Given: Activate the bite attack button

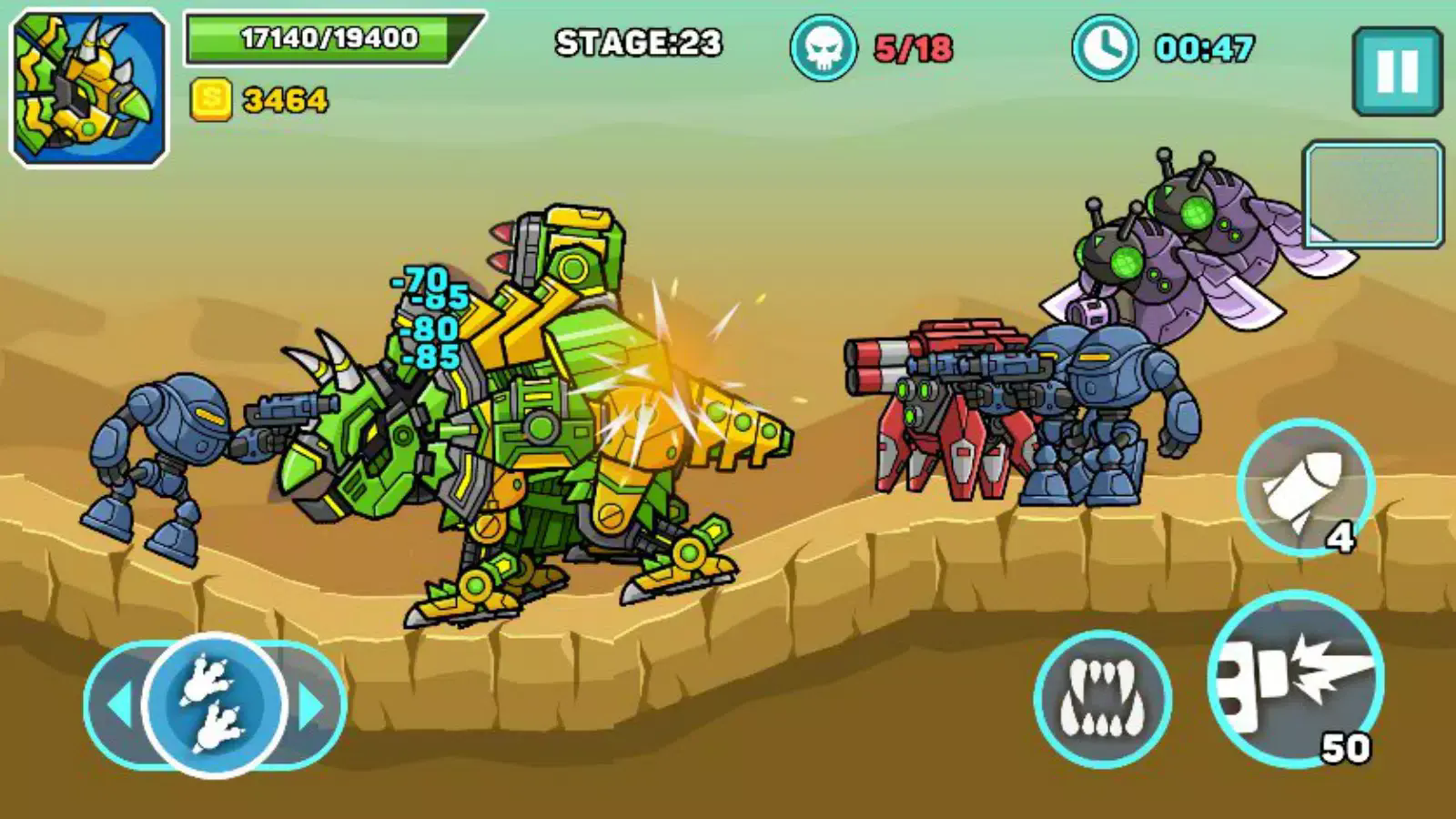Looking at the screenshot, I should [1102, 699].
